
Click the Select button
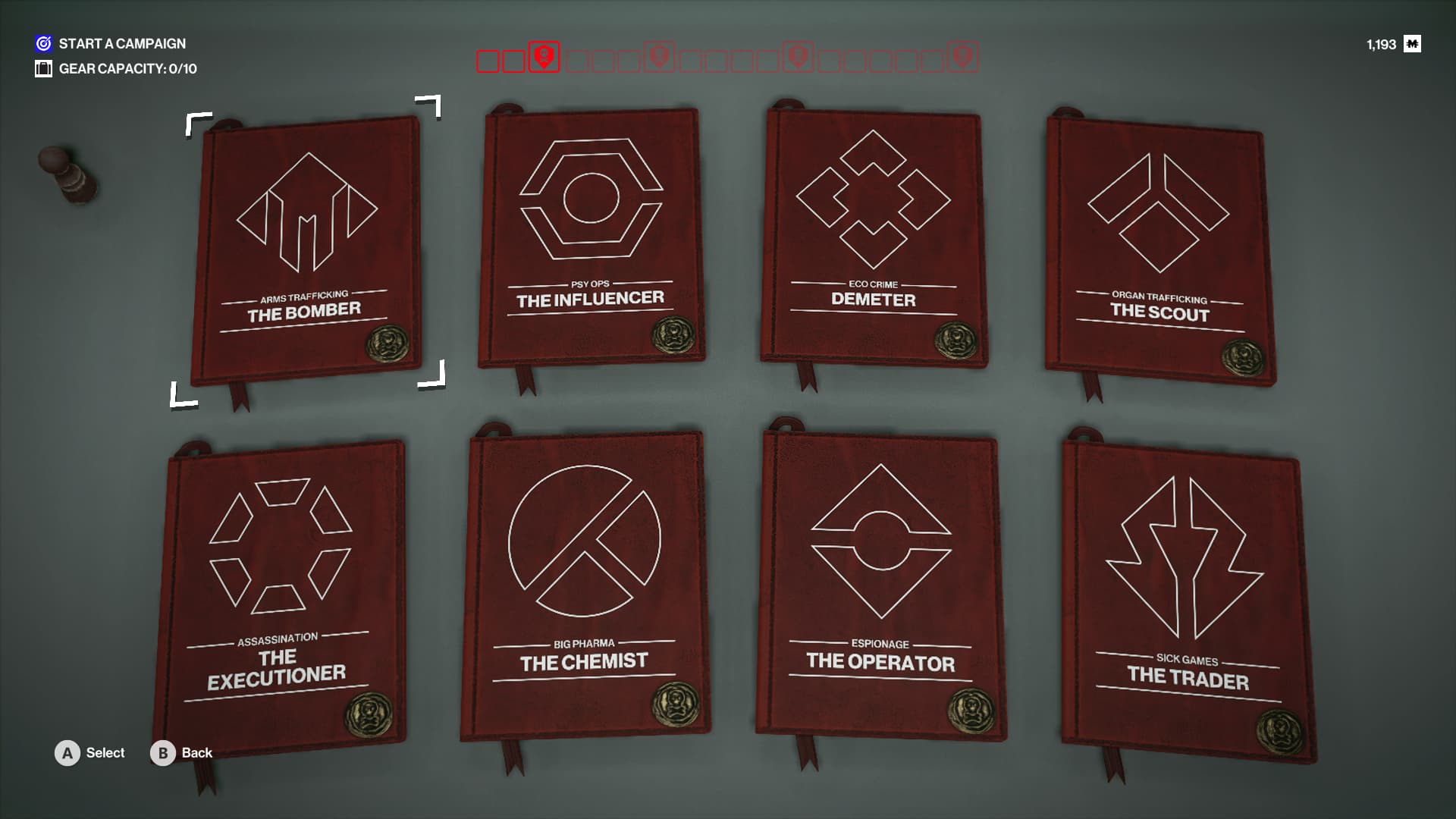90,753
